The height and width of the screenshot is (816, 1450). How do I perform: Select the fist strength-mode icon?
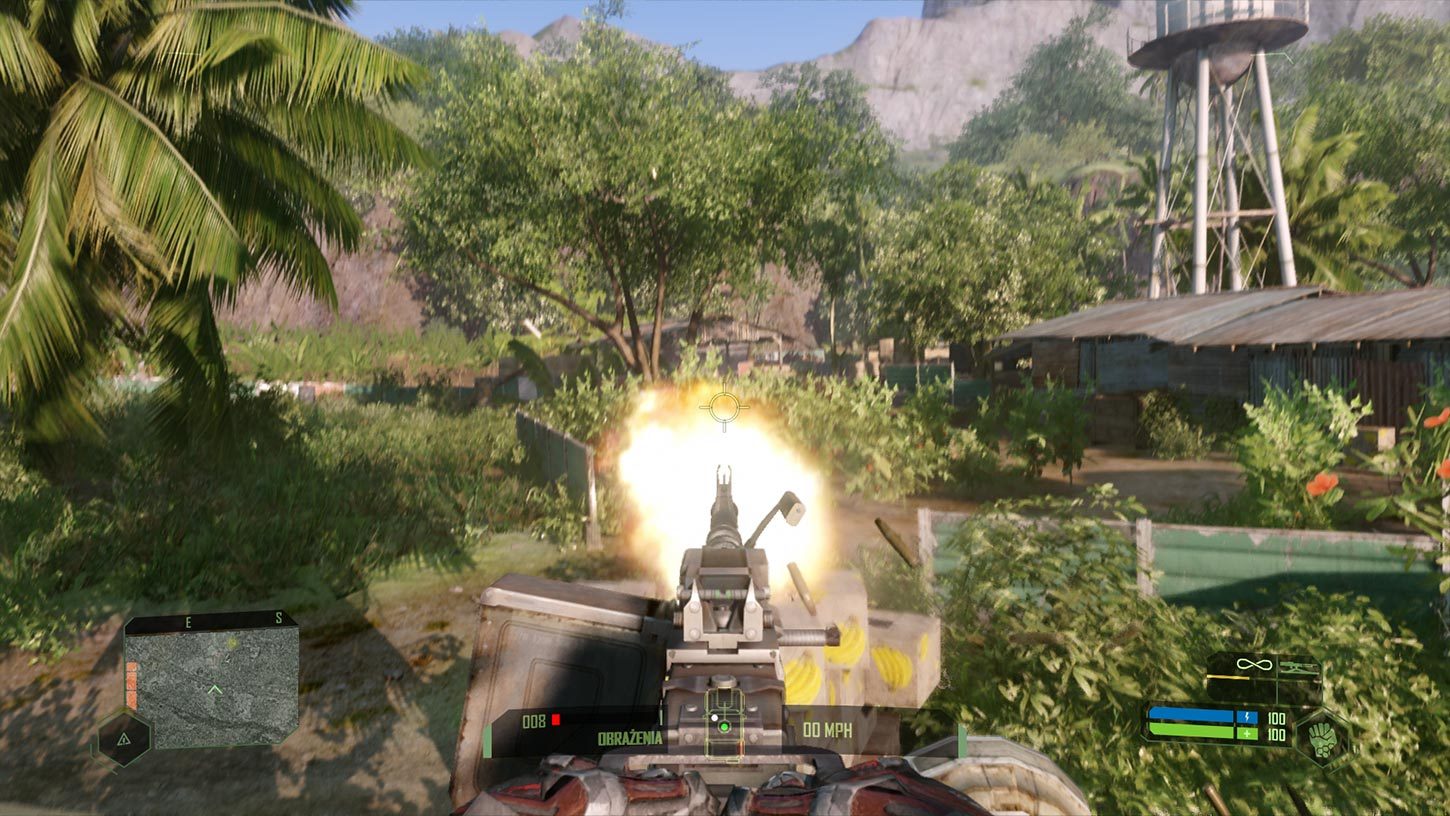click(1323, 738)
